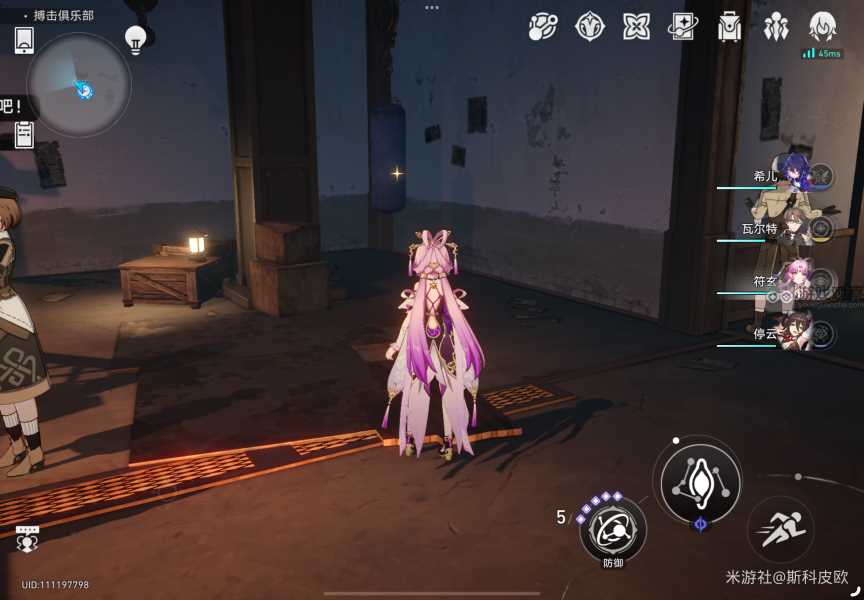Tap the lightbulb hint icon

click(x=135, y=39)
